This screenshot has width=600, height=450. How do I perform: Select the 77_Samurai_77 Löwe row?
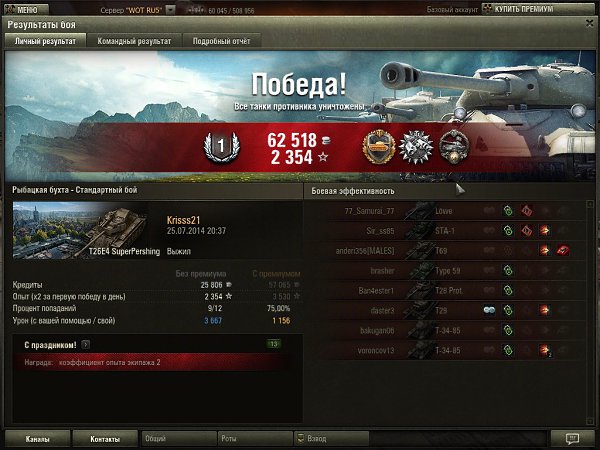tap(450, 210)
